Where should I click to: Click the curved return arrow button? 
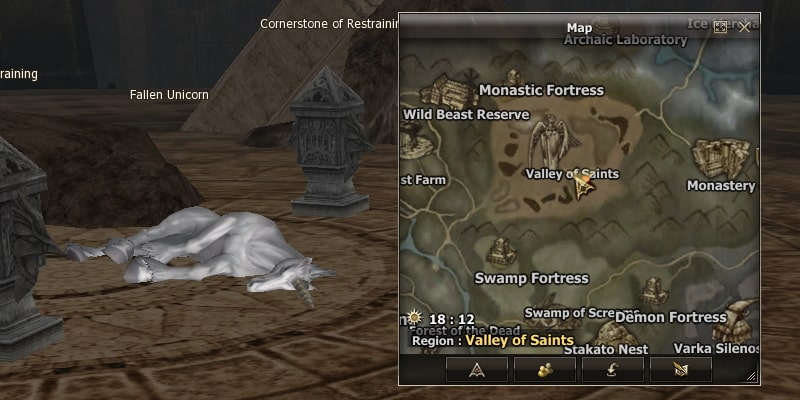click(x=613, y=369)
